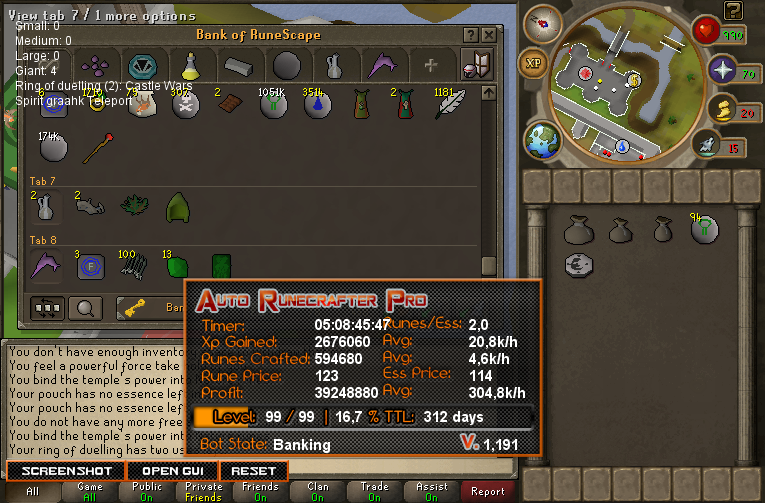Click the rune stack in inventory

click(x=705, y=230)
